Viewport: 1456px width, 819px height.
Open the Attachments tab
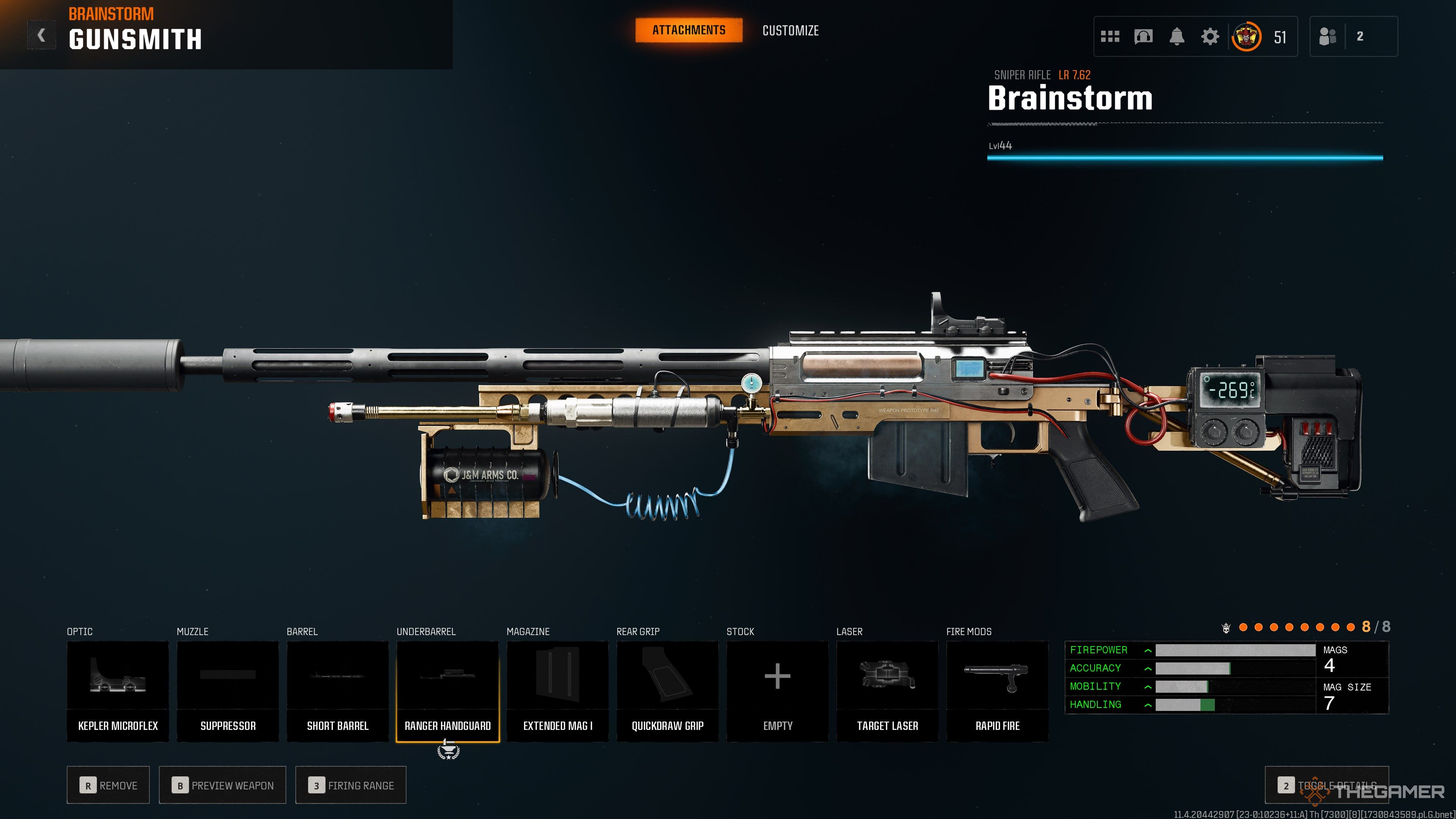point(689,30)
